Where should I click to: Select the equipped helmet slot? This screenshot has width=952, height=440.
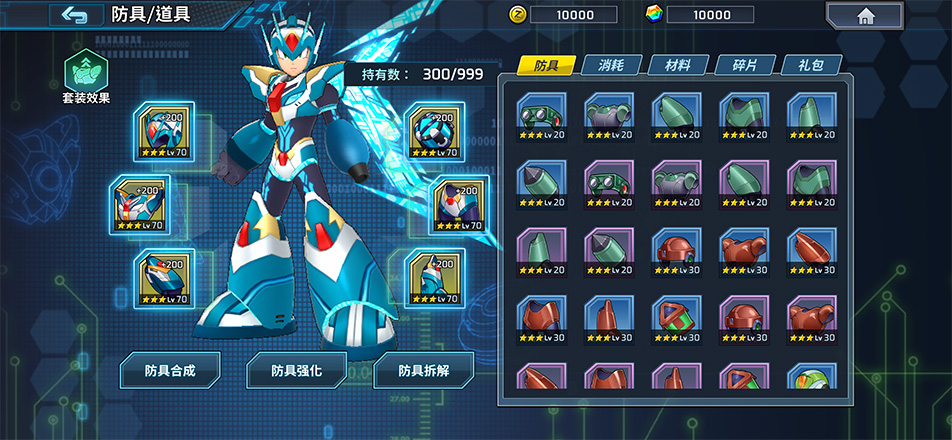click(x=165, y=130)
